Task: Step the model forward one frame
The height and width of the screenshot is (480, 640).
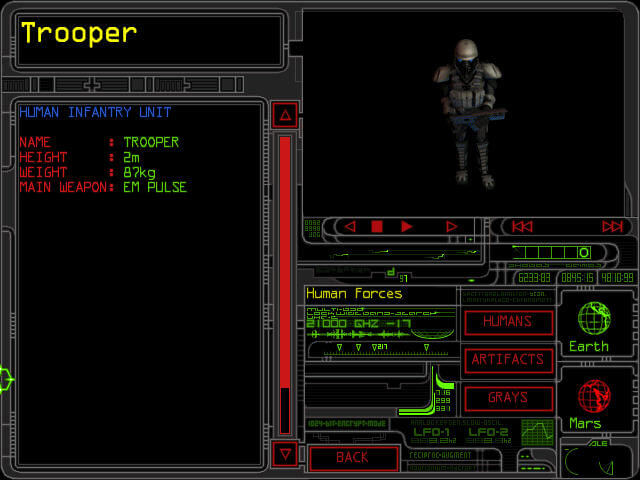Action: coord(451,227)
